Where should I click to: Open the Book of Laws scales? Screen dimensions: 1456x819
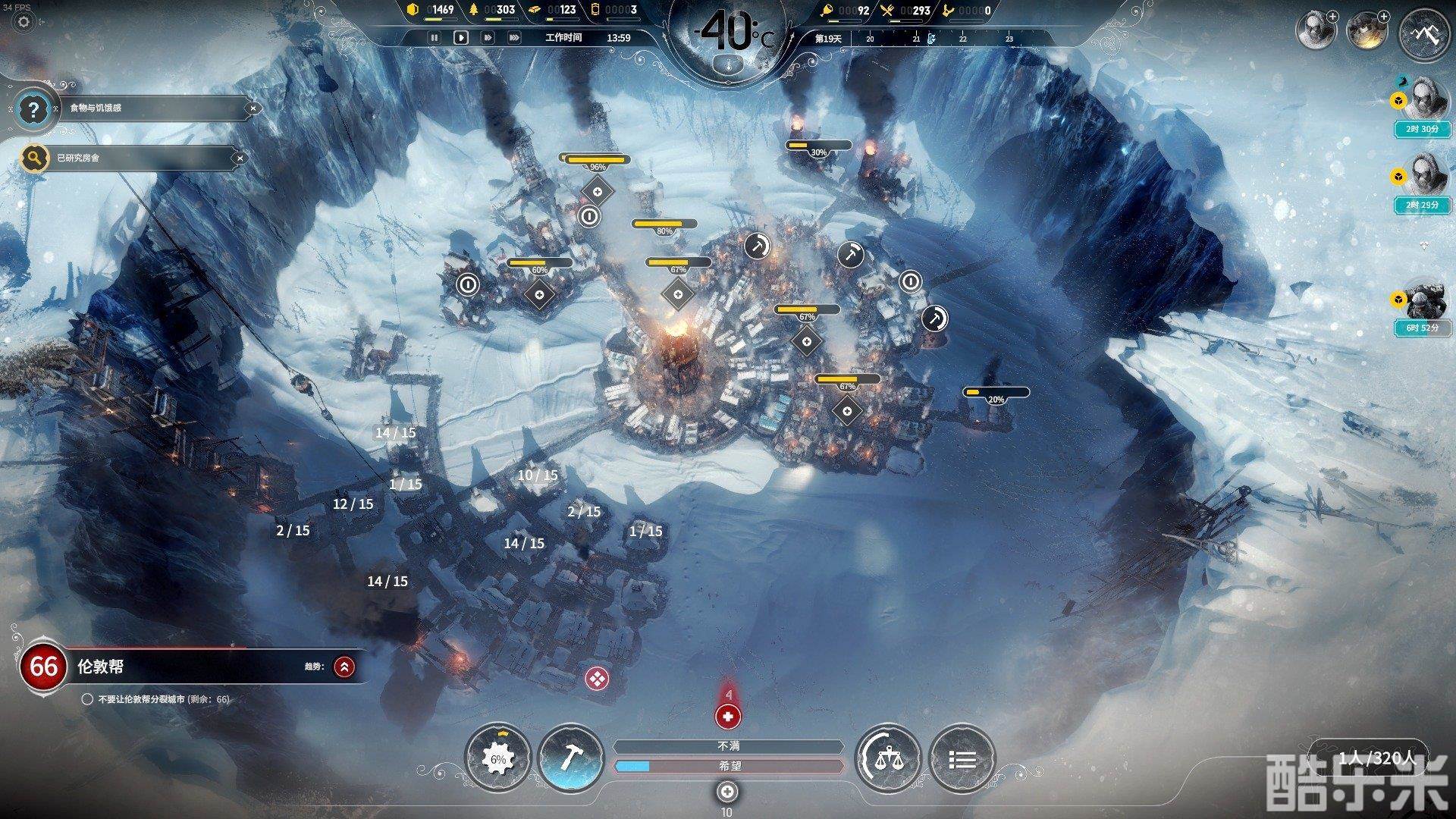(887, 758)
